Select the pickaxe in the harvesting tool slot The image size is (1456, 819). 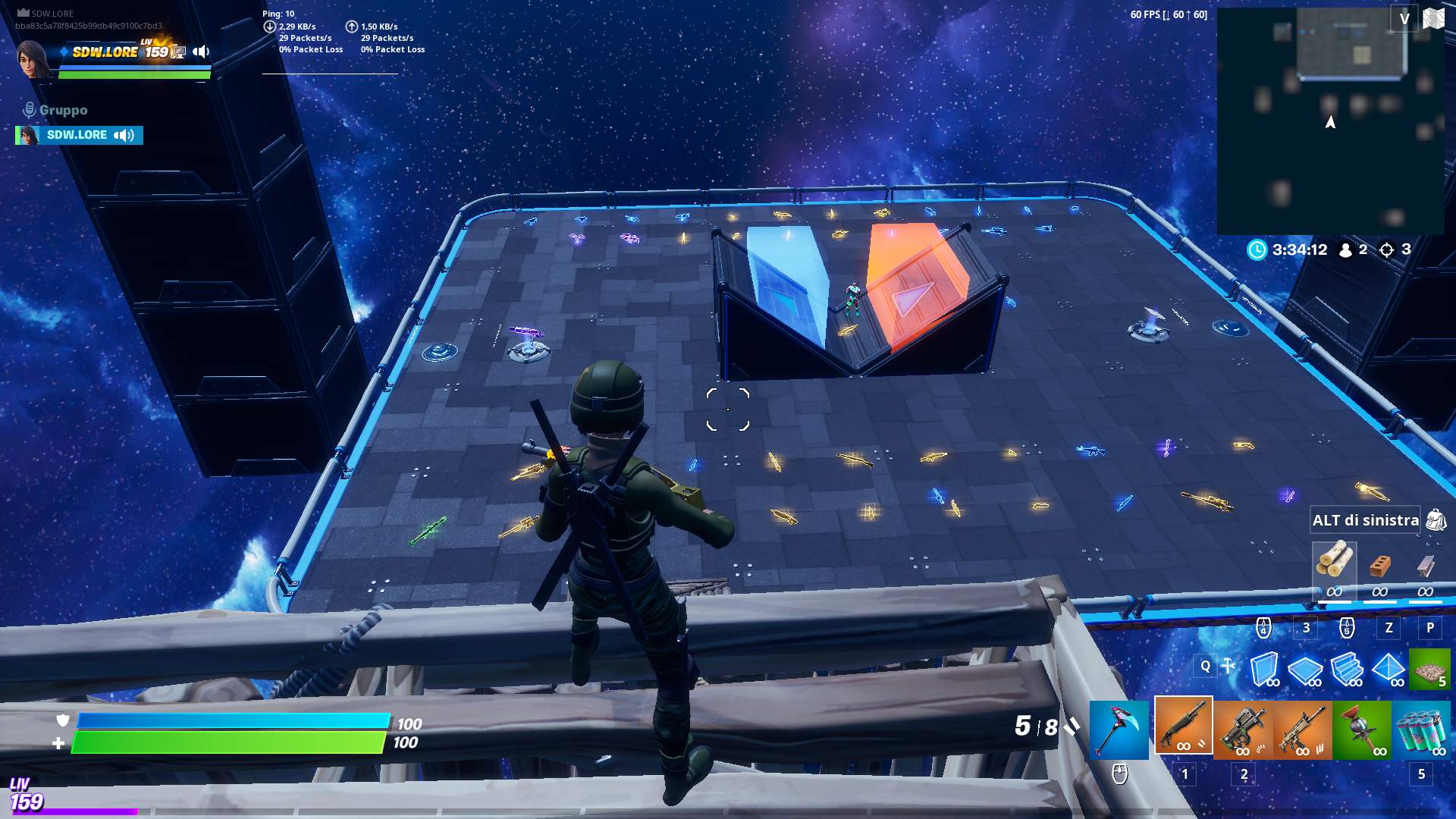[1119, 728]
